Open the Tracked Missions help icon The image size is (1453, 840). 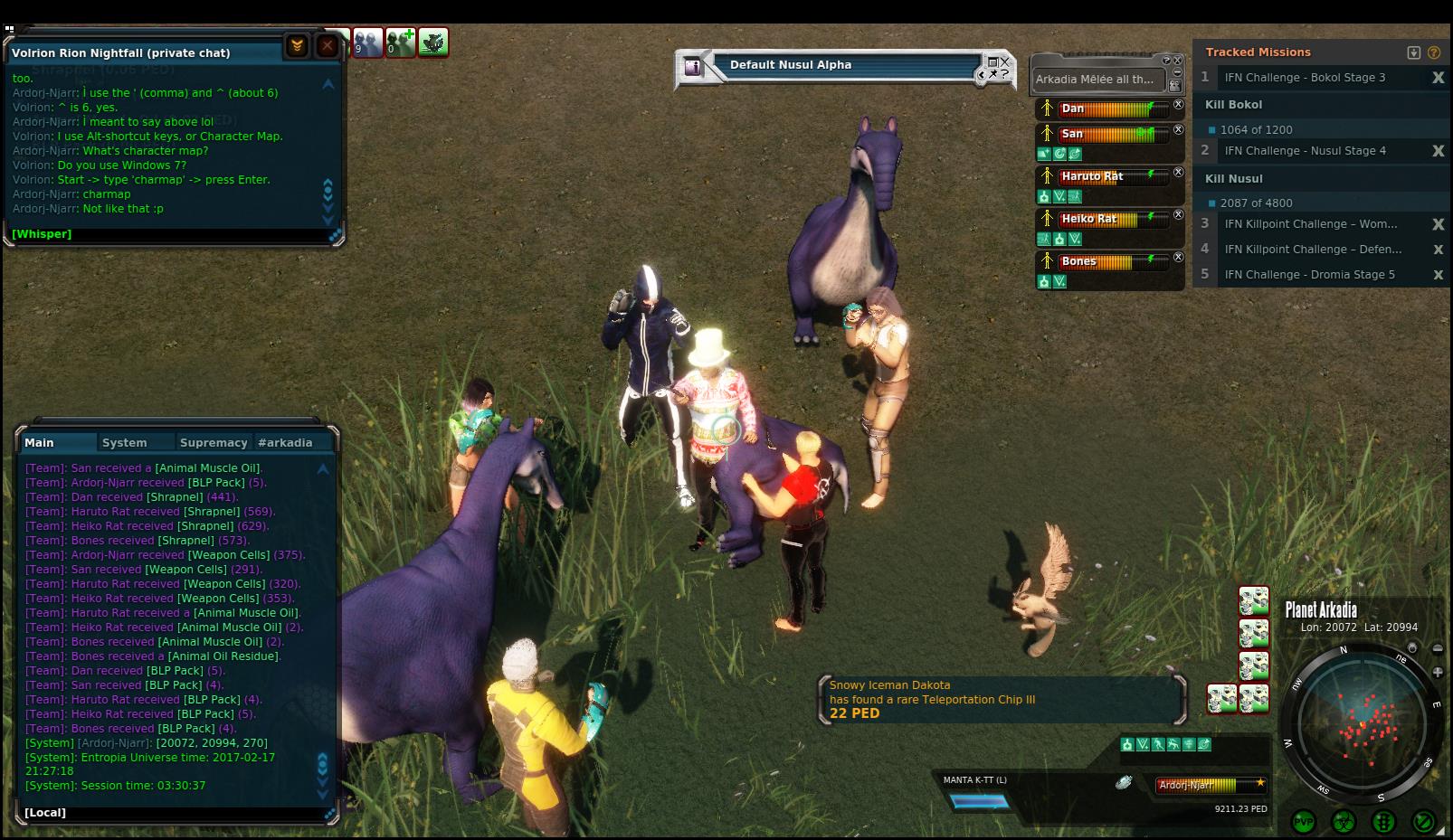tap(1434, 52)
